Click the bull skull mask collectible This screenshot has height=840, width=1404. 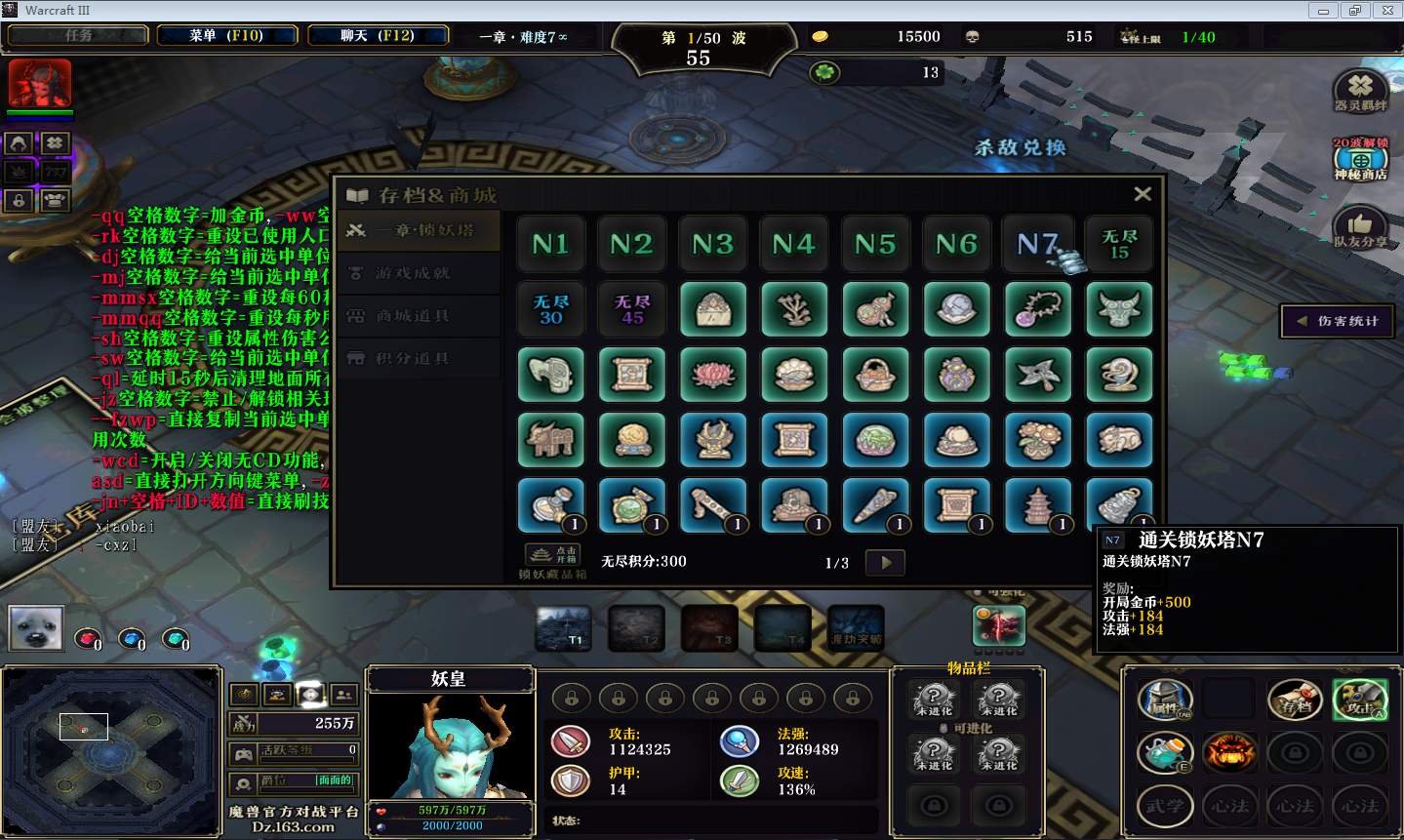click(x=1119, y=310)
